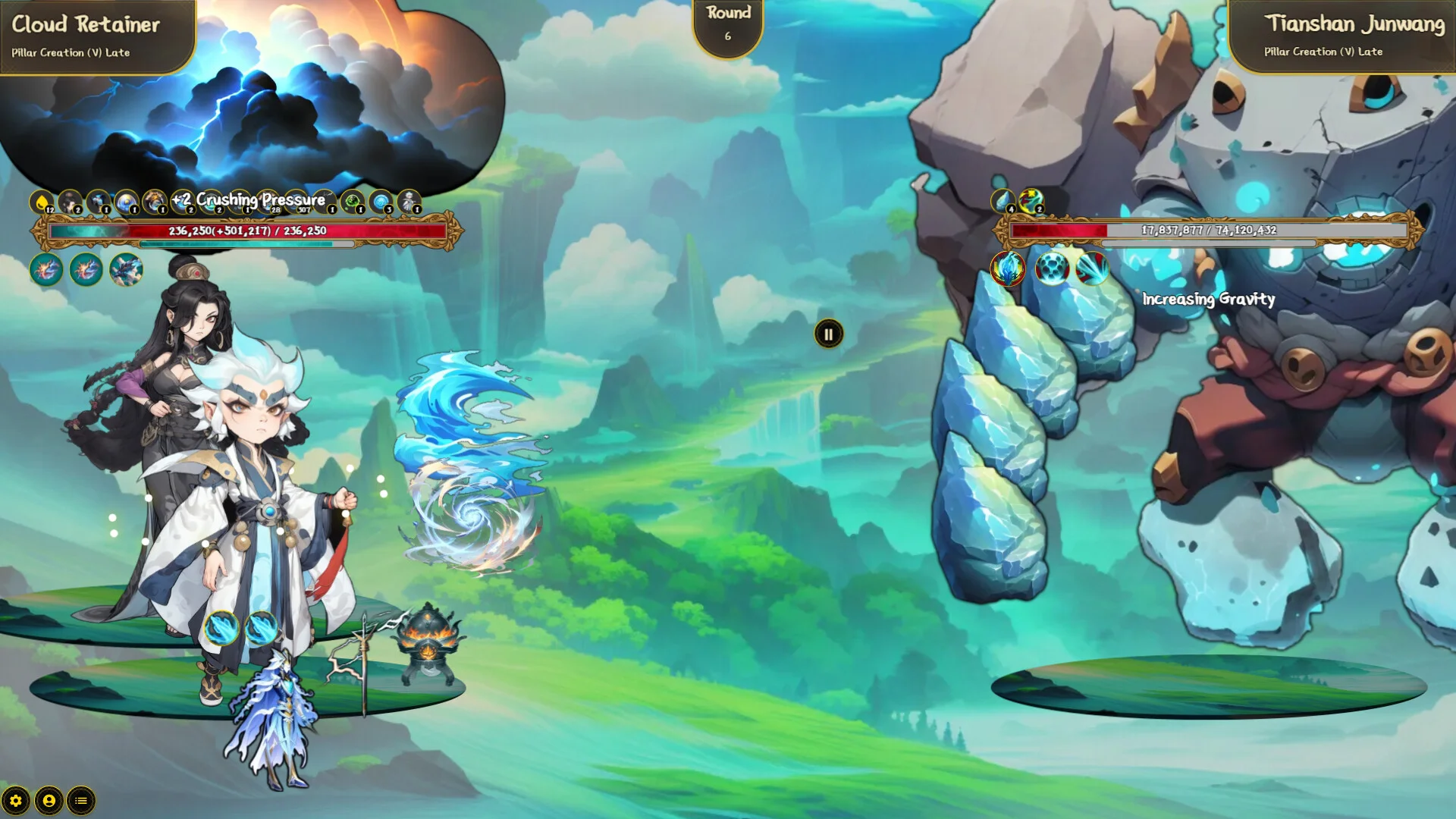
Task: Inspect the white-haired figure buff icon
Action: (409, 202)
